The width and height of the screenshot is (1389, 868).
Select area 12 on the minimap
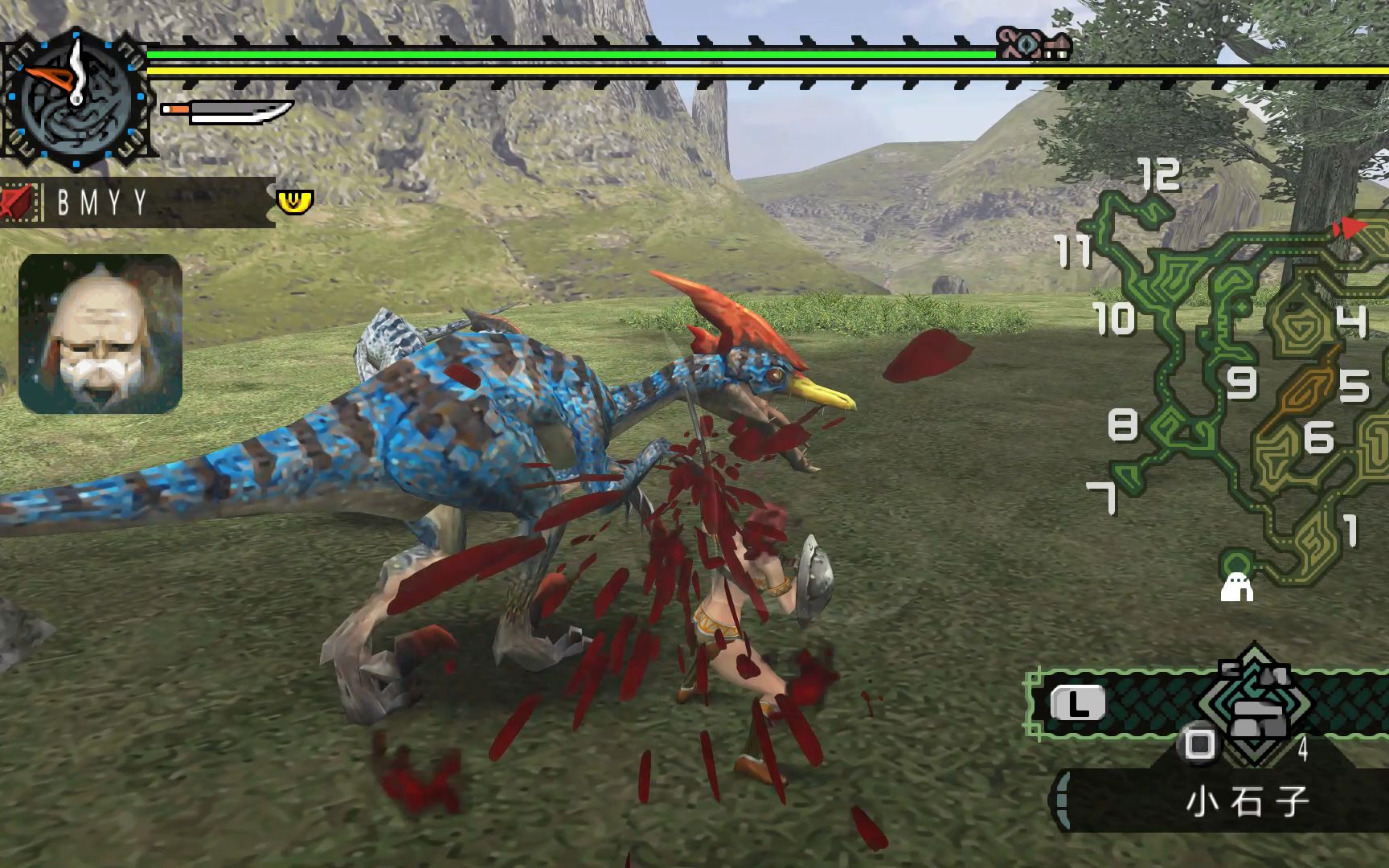tap(1159, 174)
